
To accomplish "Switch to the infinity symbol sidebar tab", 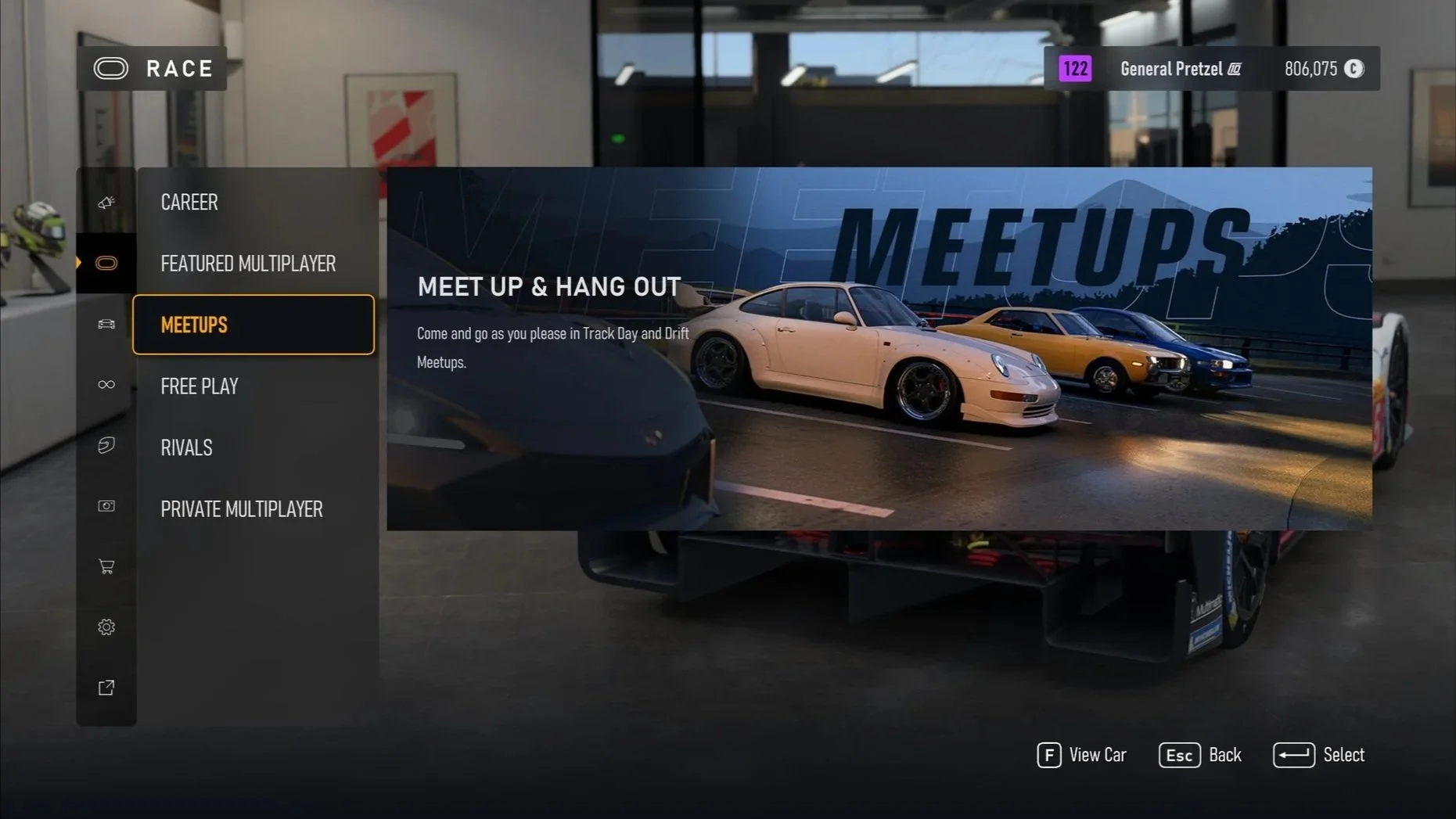I will click(106, 384).
